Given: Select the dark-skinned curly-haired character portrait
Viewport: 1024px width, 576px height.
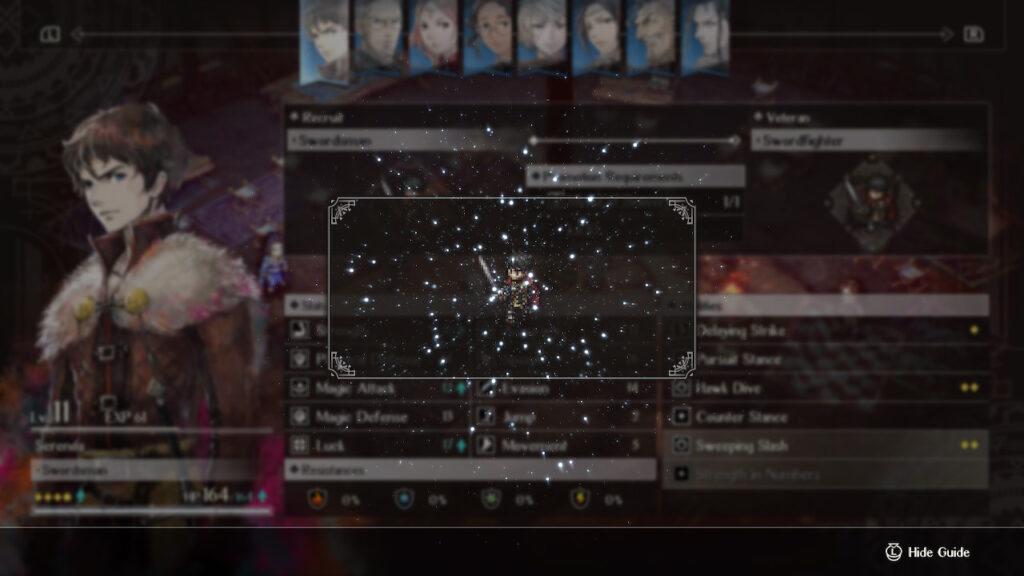Looking at the screenshot, I should click(x=488, y=36).
